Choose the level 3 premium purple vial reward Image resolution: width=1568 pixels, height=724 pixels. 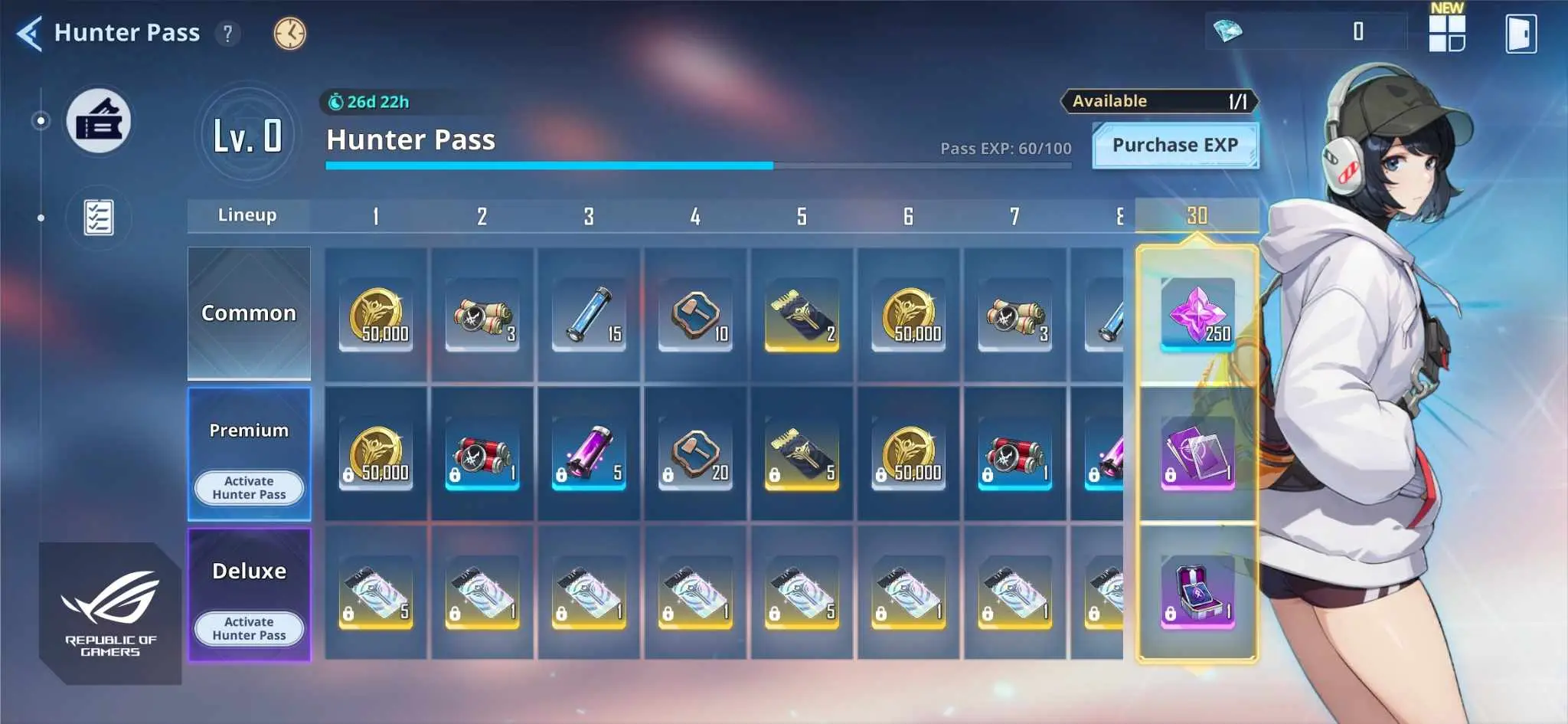coord(589,454)
